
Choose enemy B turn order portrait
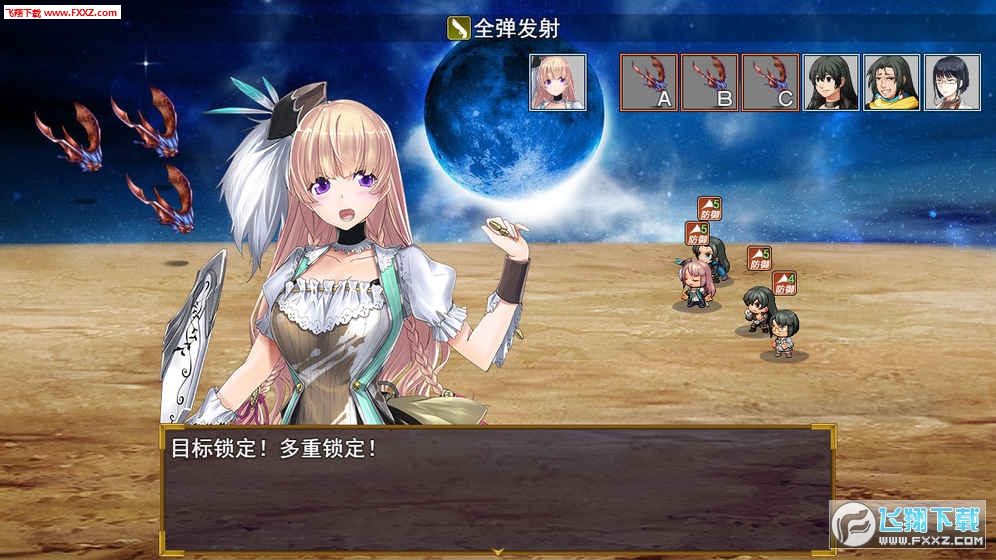click(x=710, y=82)
